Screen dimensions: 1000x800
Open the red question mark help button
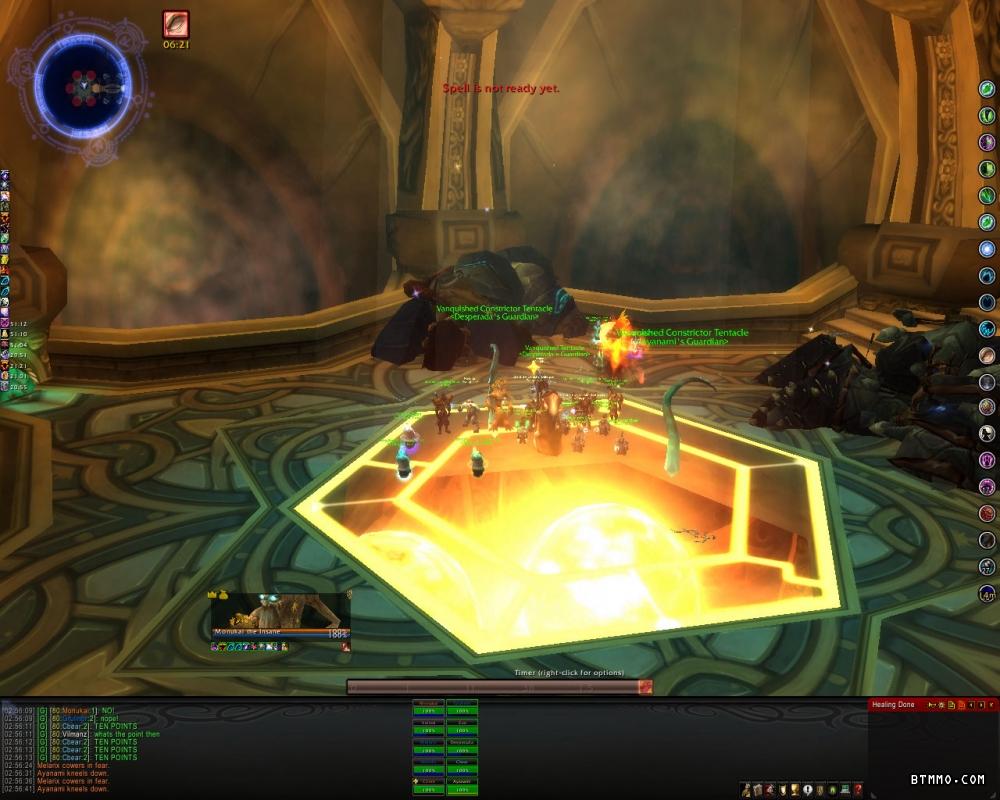click(858, 790)
